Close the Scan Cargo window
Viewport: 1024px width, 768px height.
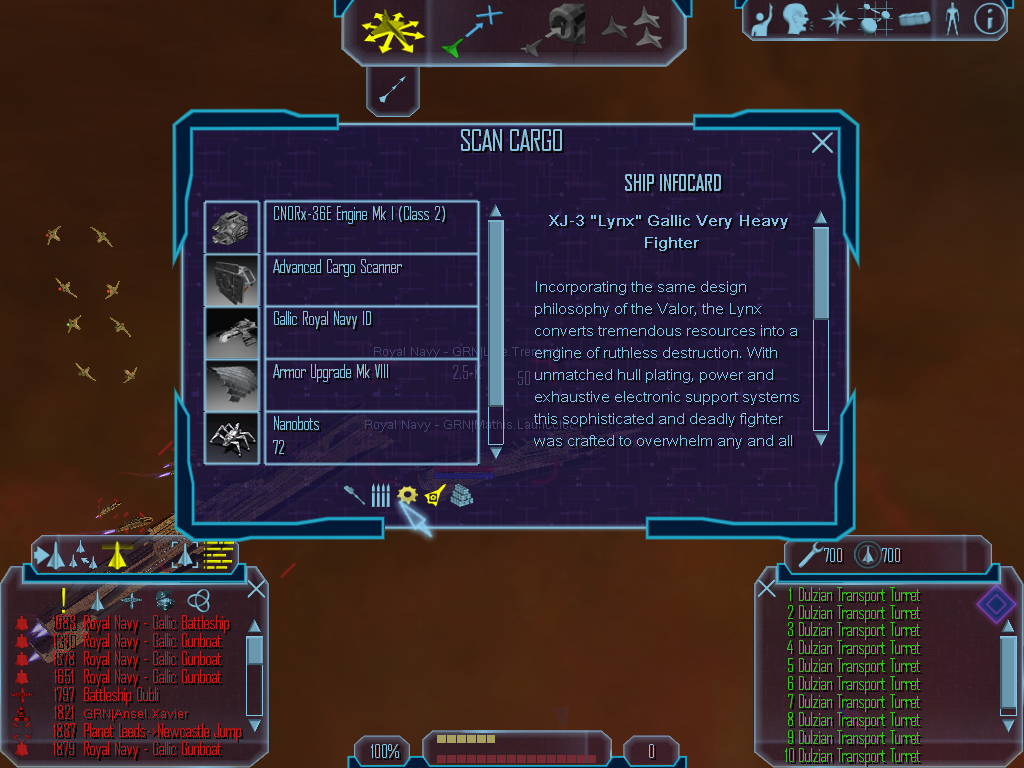(822, 143)
